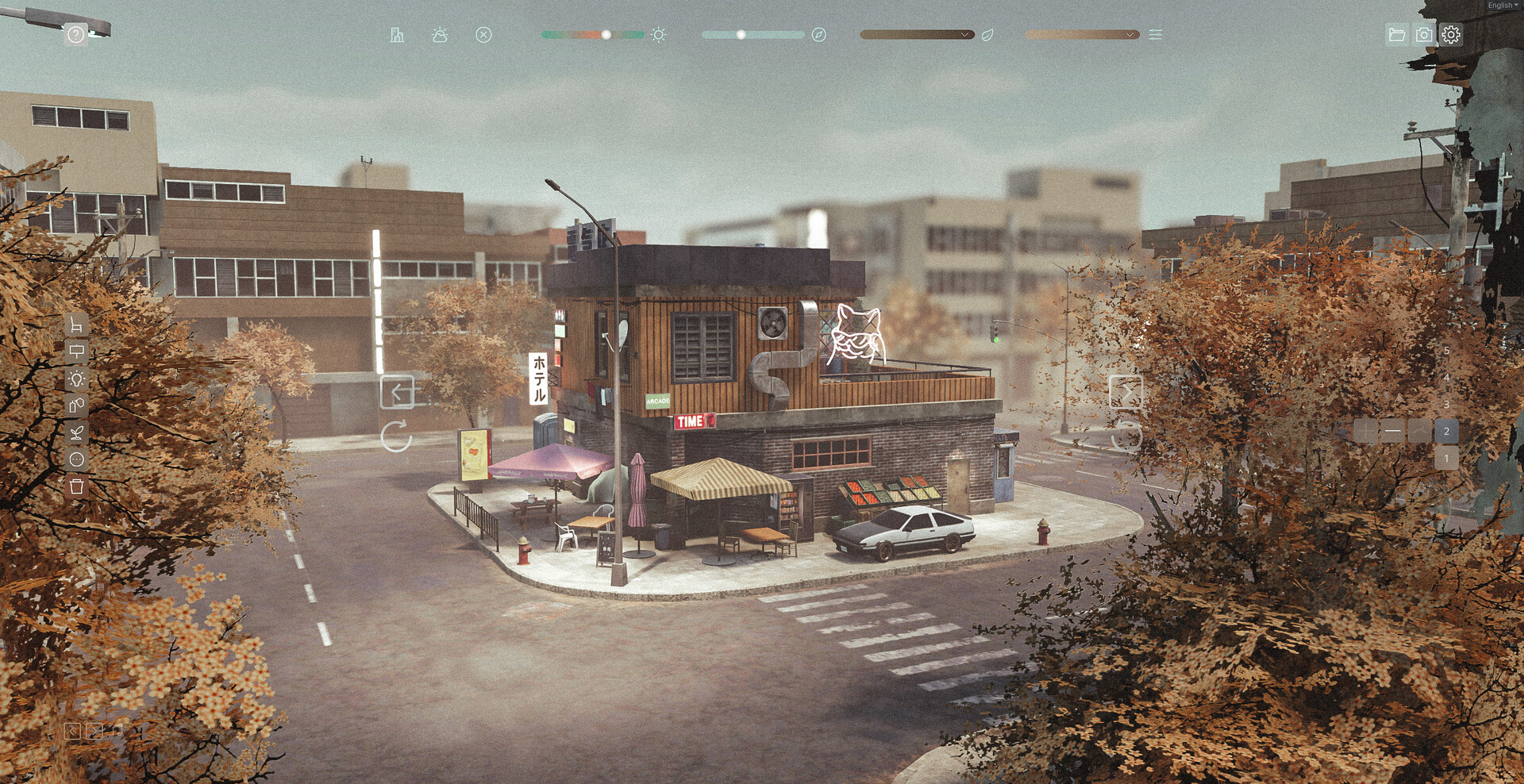Adjust the time-of-day sun slider
The width and height of the screenshot is (1524, 784).
click(x=606, y=35)
